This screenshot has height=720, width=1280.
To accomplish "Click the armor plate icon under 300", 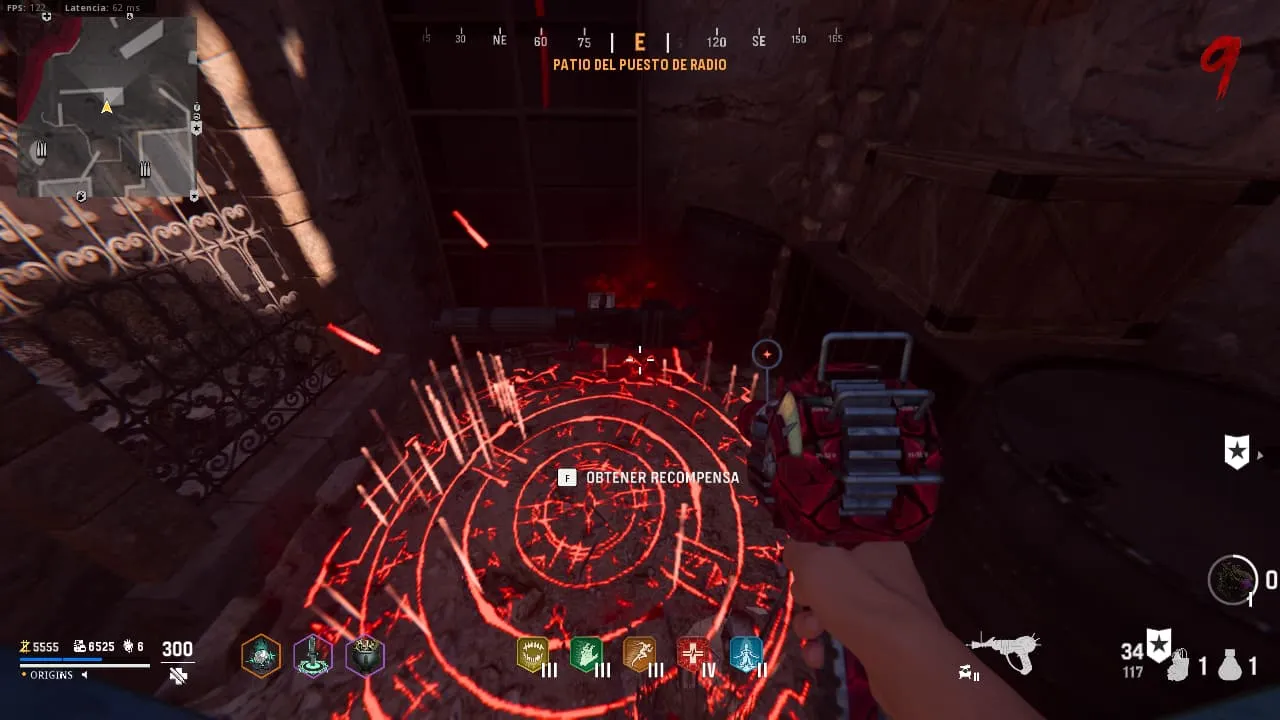I will click(x=178, y=676).
